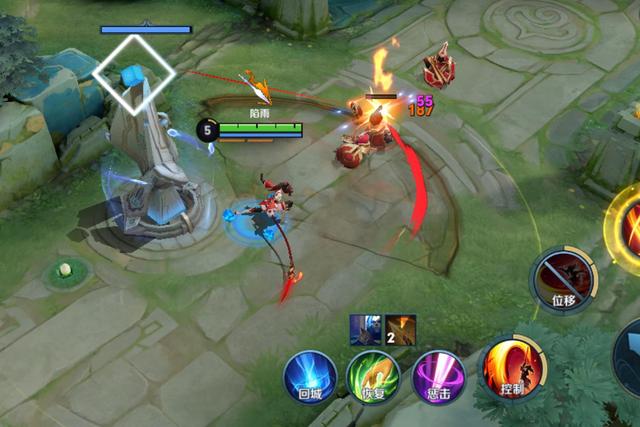Select the orange buff icon showing 2
This screenshot has width=640, height=427.
(x=400, y=329)
